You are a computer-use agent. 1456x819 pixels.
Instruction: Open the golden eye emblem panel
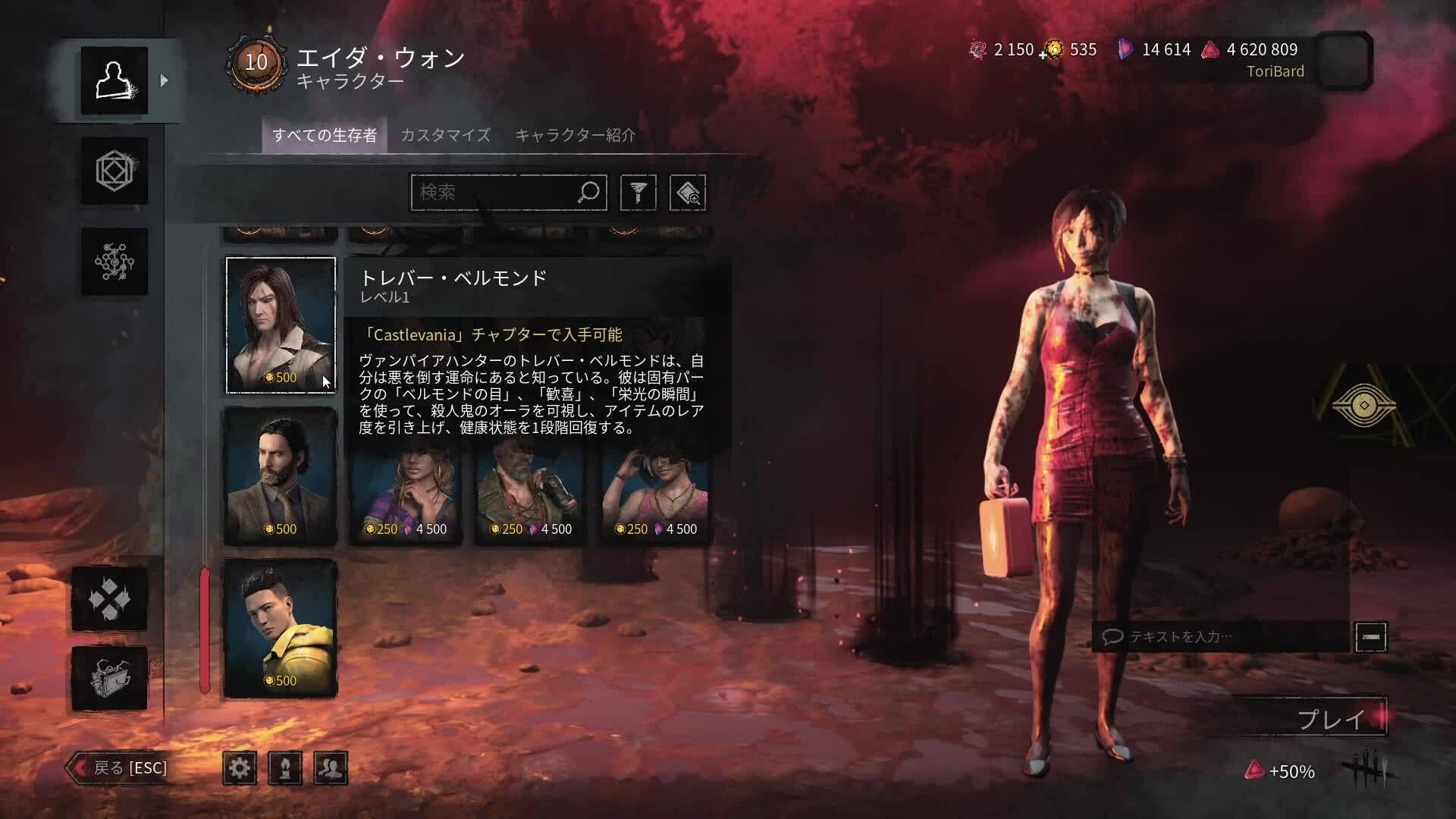coord(1363,406)
